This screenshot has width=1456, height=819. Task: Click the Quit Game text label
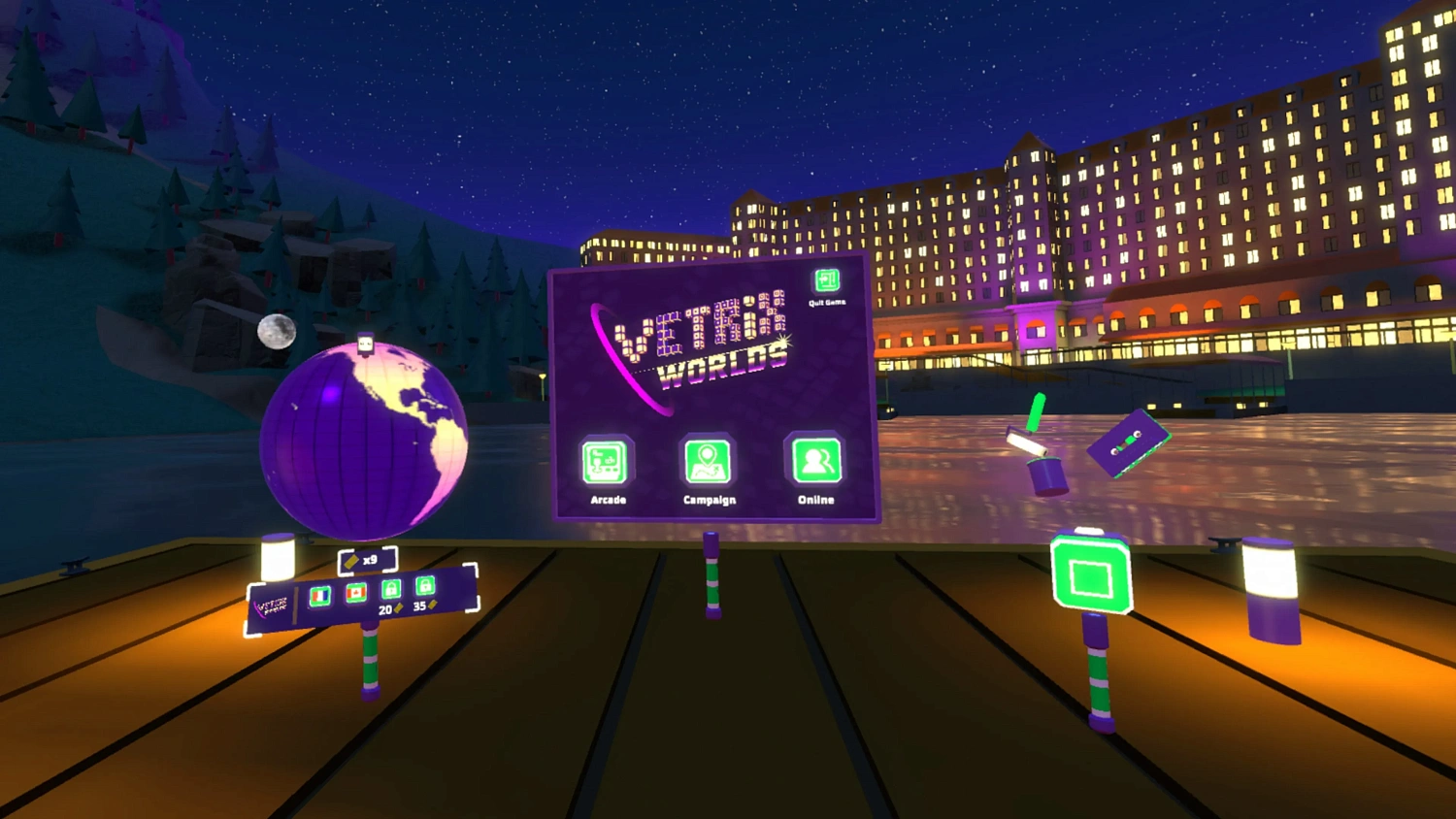coord(826,302)
